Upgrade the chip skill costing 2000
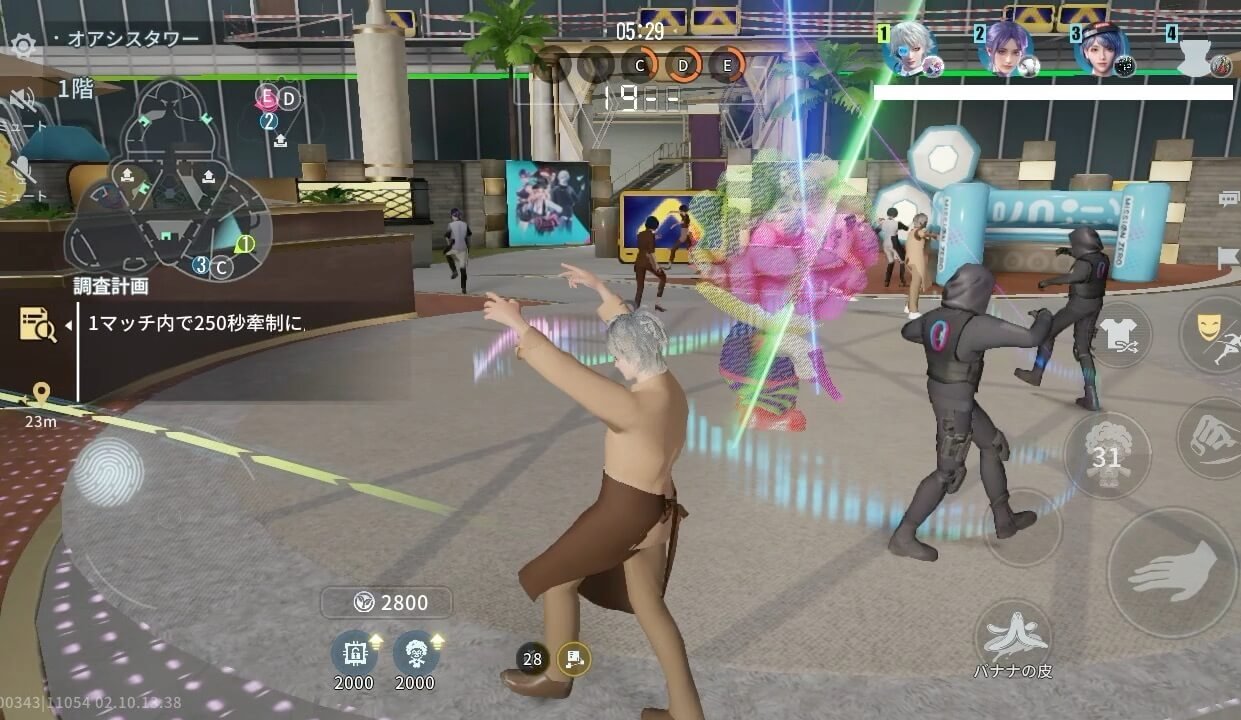Screen dimensions: 1241x720 tap(354, 652)
